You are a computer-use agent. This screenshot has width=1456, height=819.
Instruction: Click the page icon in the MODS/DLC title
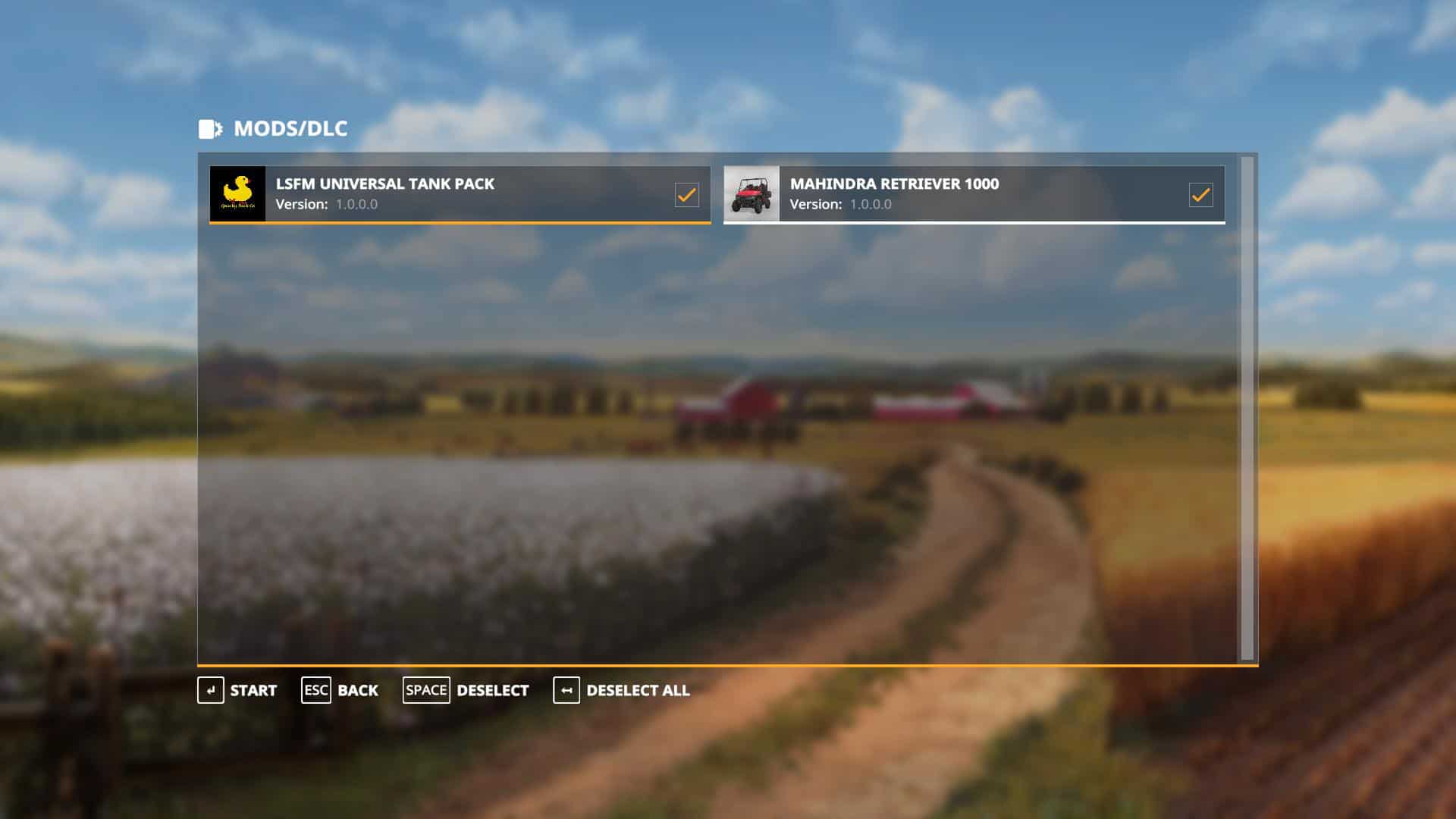(x=209, y=128)
